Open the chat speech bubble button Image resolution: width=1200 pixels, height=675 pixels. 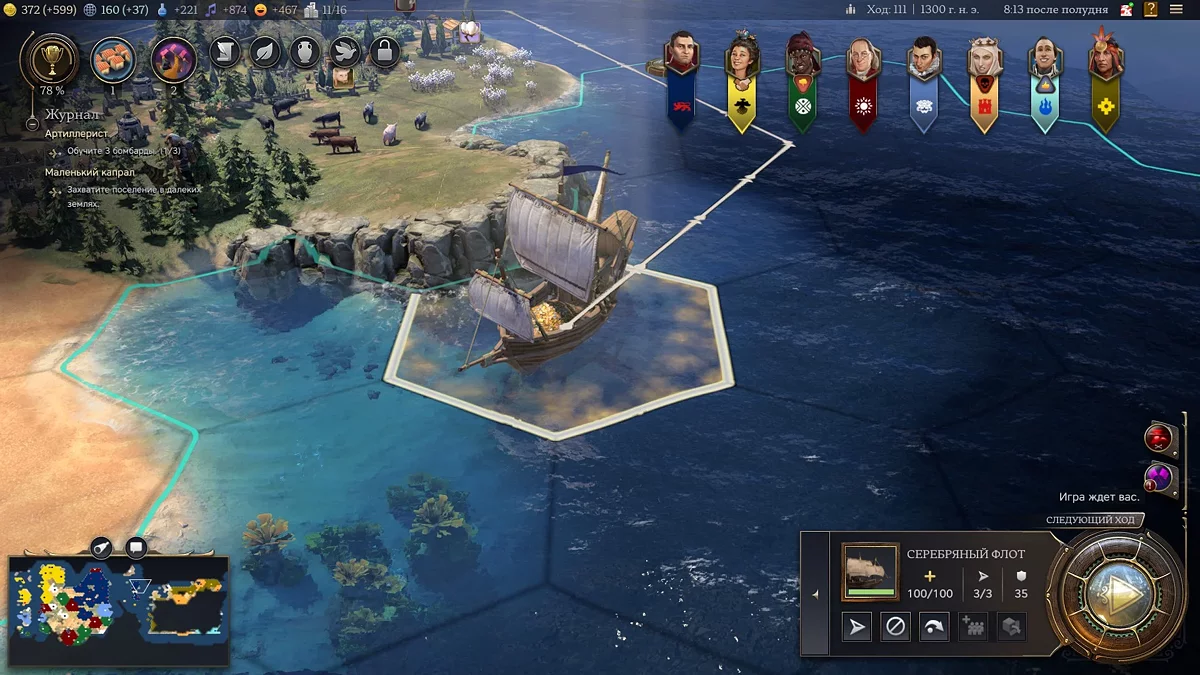coord(136,547)
